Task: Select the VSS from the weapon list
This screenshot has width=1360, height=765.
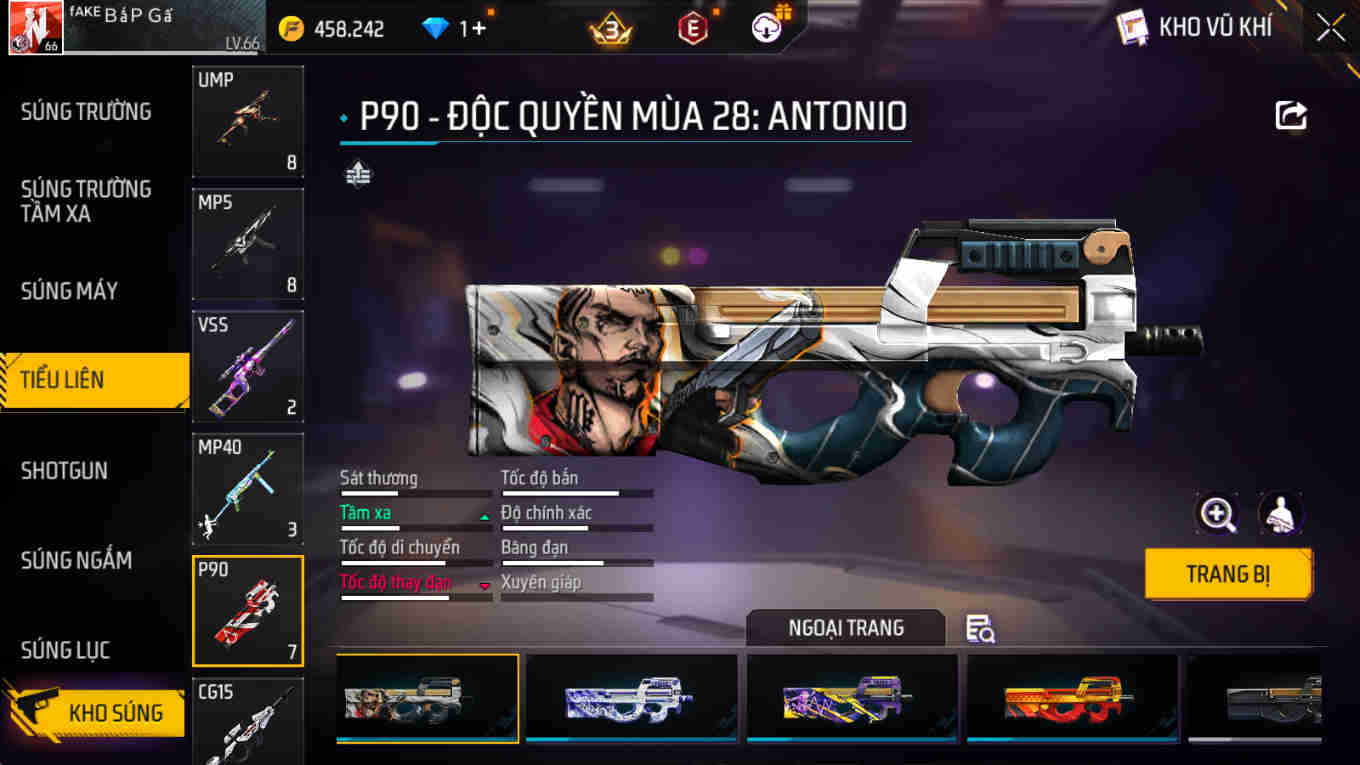Action: coord(247,366)
